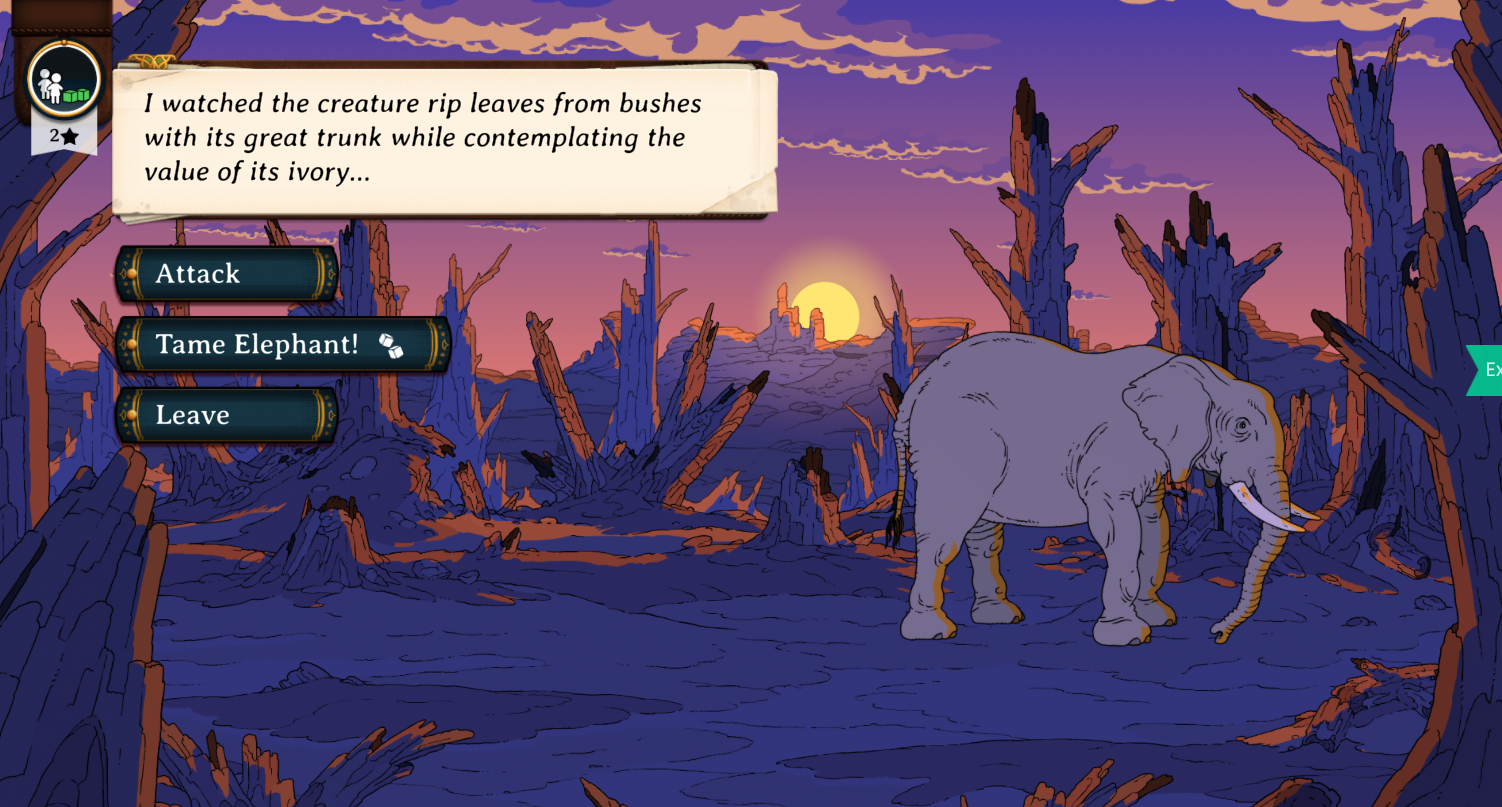Screen dimensions: 1502x807
Task: Choose Leave to walk away
Action: tap(227, 415)
